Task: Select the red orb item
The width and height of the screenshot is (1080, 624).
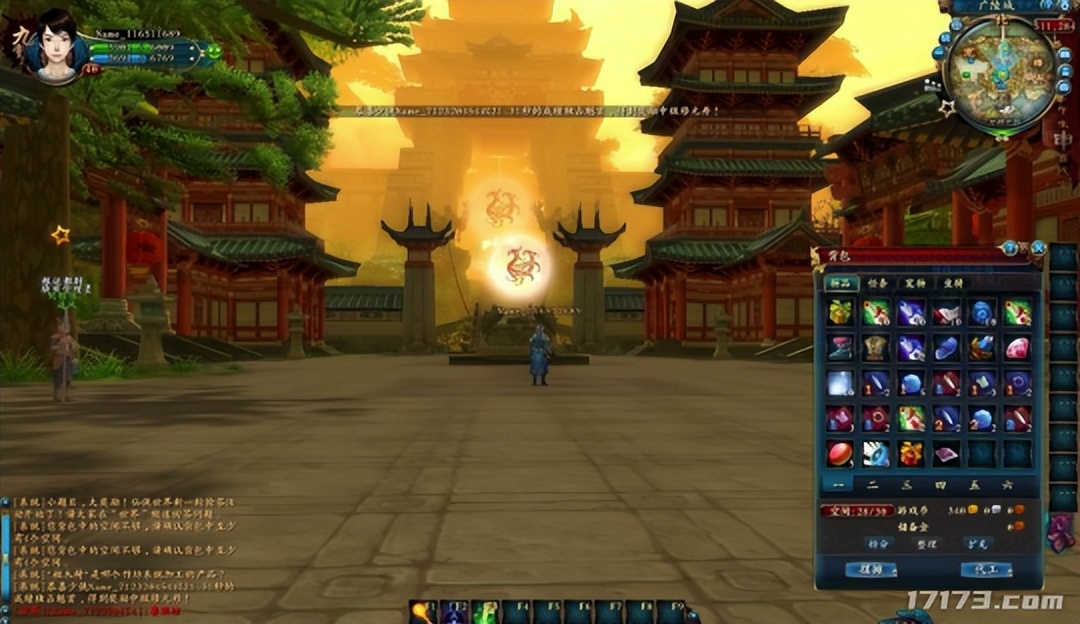Action: 840,453
